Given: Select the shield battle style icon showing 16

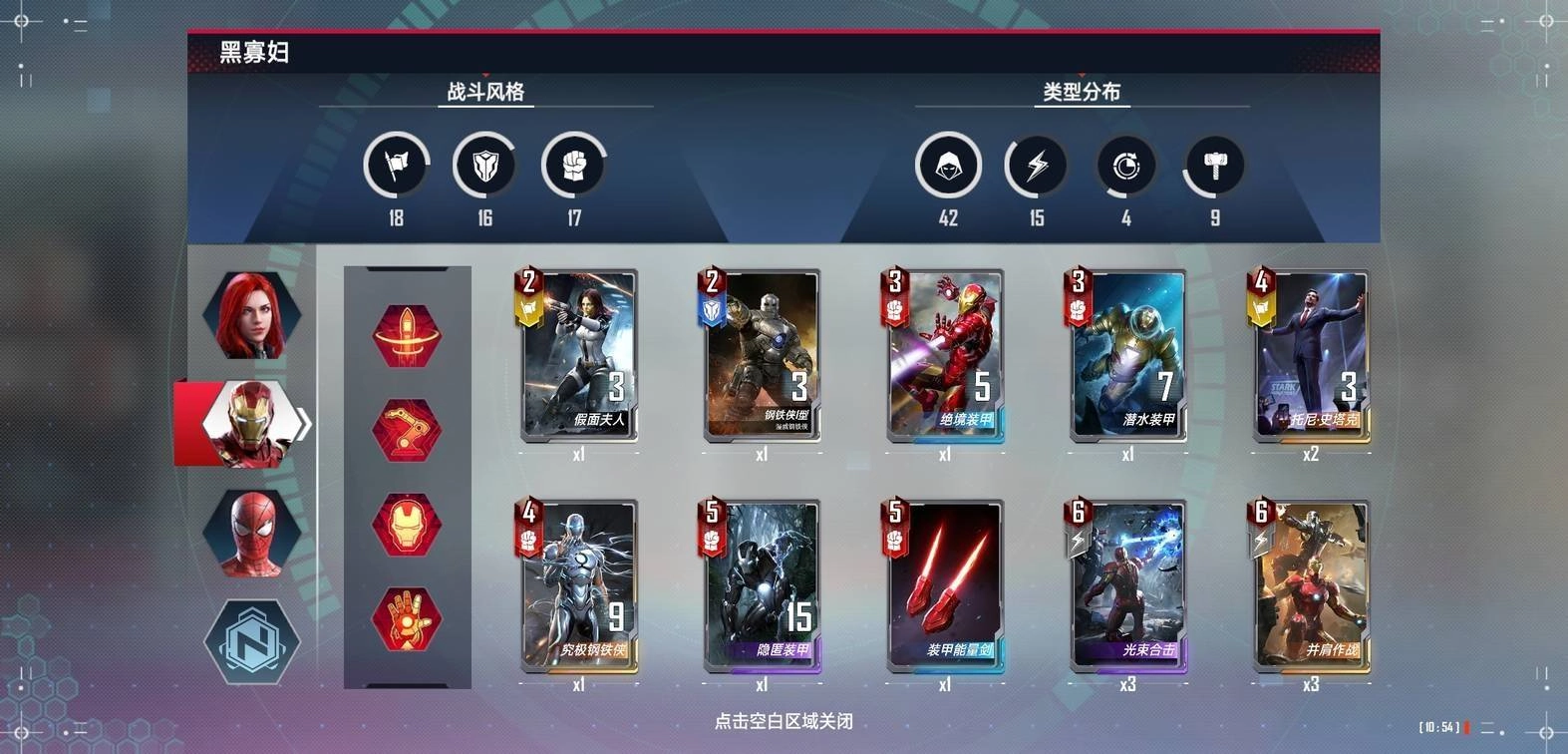Looking at the screenshot, I should 485,166.
